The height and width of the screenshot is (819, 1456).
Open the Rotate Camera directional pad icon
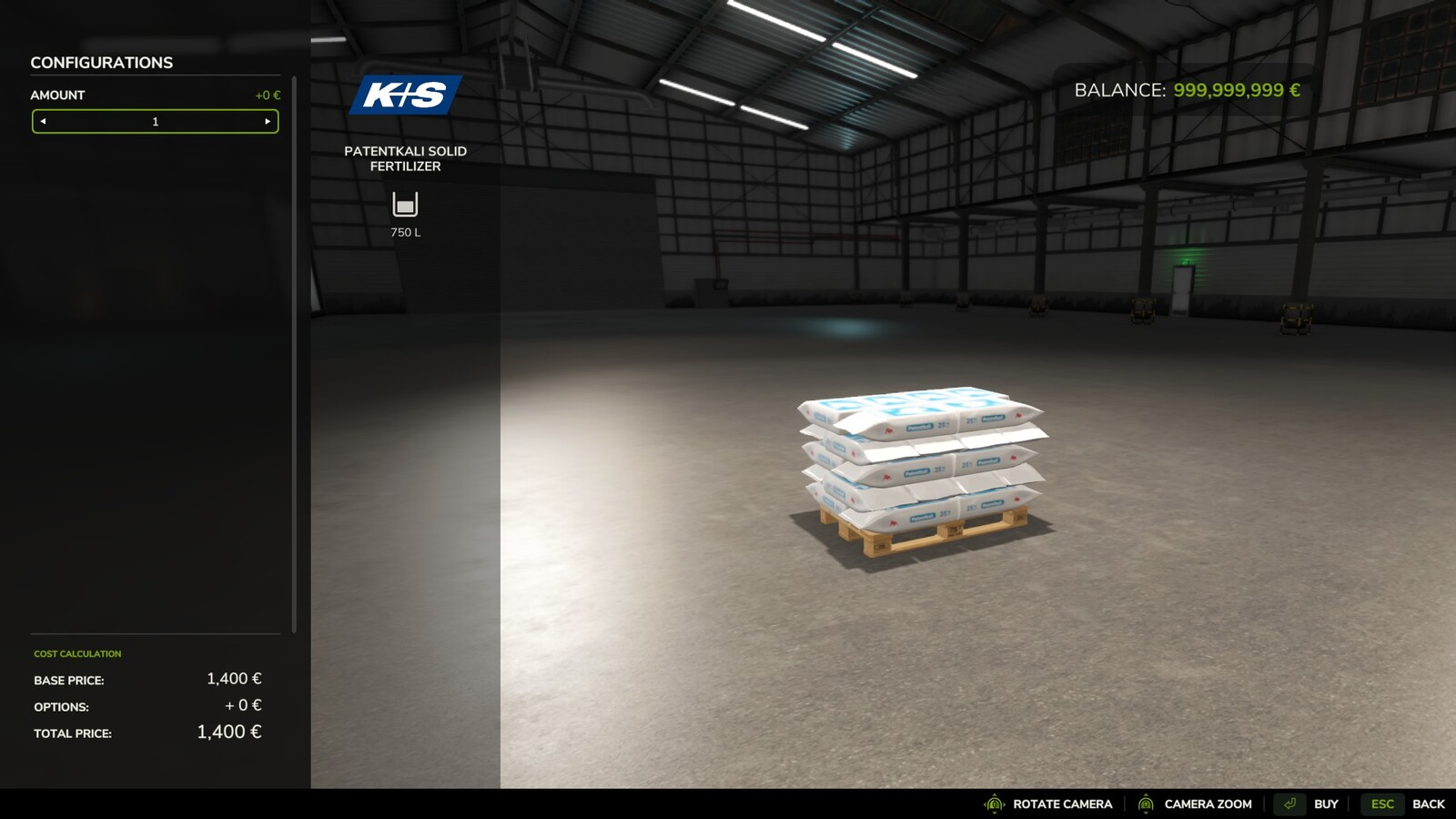(994, 804)
